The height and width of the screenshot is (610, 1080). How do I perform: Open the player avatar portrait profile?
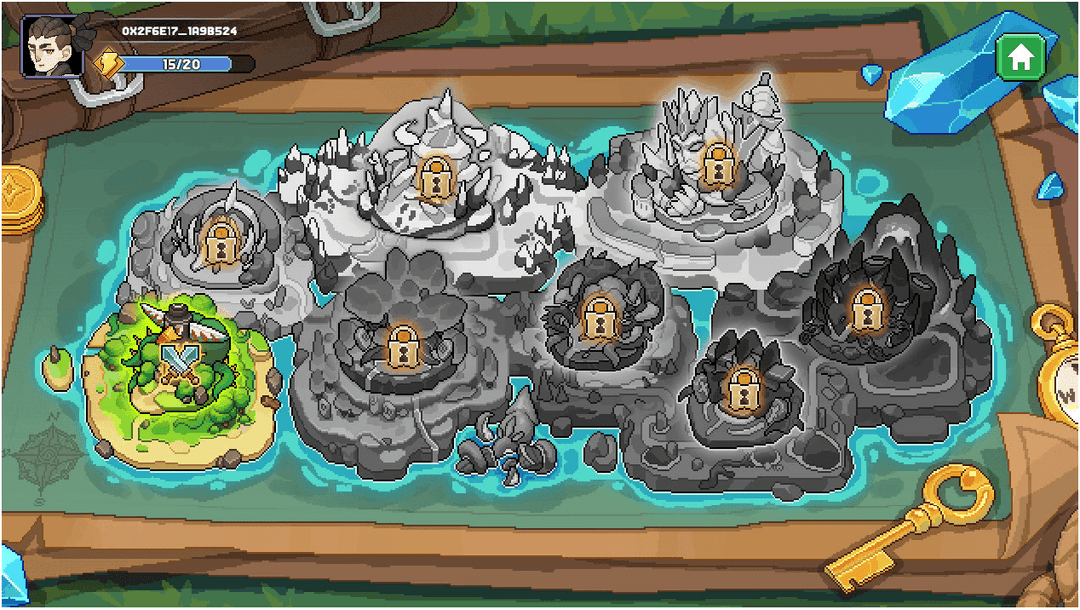pyautogui.click(x=51, y=46)
